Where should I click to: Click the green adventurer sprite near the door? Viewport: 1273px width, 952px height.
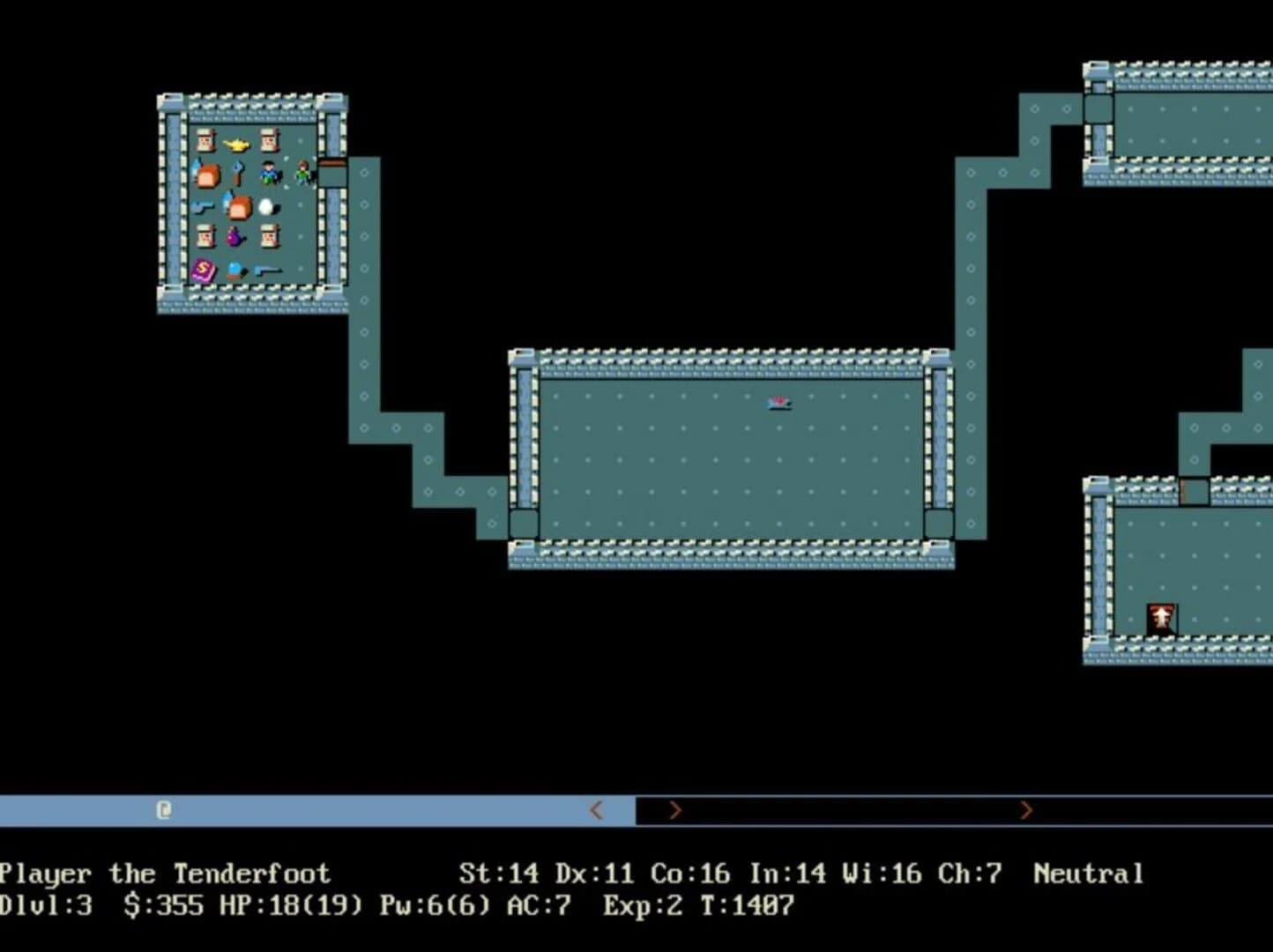[x=303, y=173]
